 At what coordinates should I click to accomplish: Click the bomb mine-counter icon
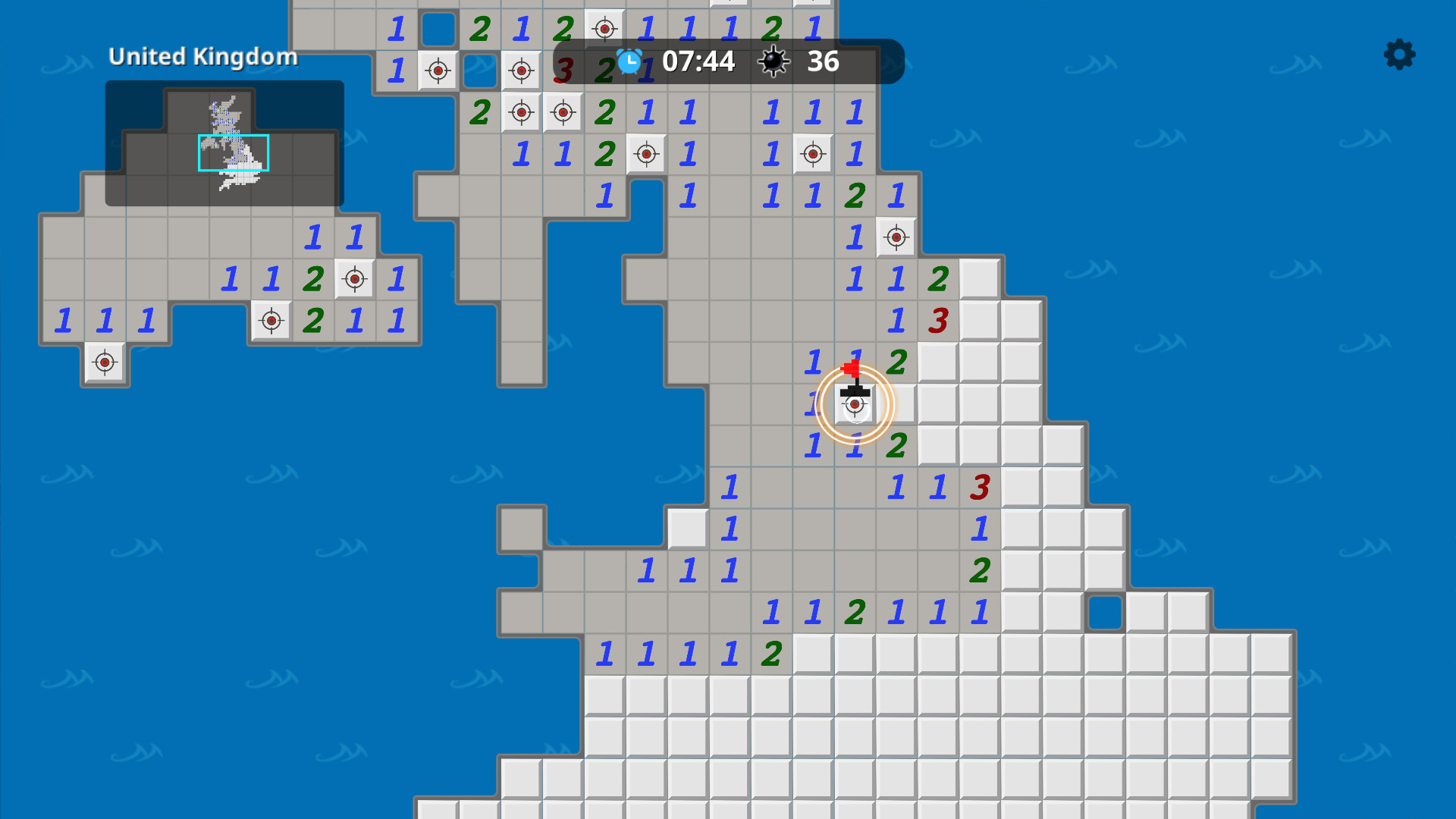point(774,61)
